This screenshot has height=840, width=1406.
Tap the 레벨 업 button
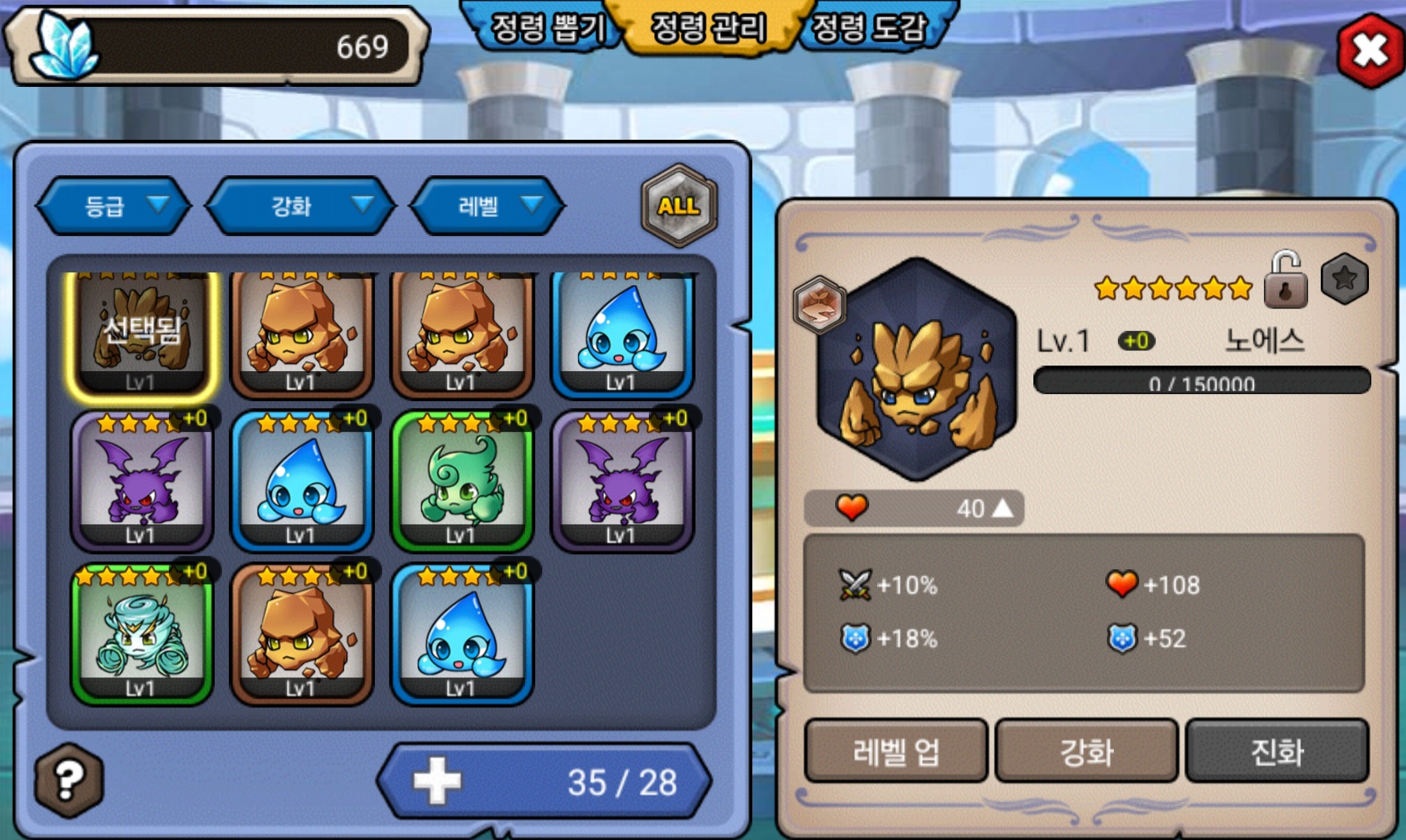click(x=896, y=751)
